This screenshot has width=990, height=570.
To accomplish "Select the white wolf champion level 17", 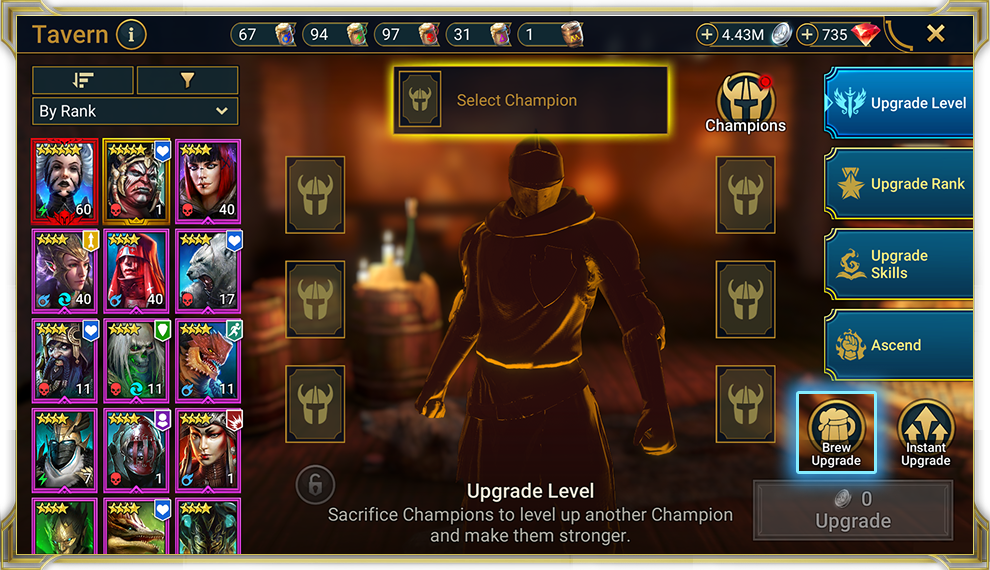I will click(x=209, y=269).
